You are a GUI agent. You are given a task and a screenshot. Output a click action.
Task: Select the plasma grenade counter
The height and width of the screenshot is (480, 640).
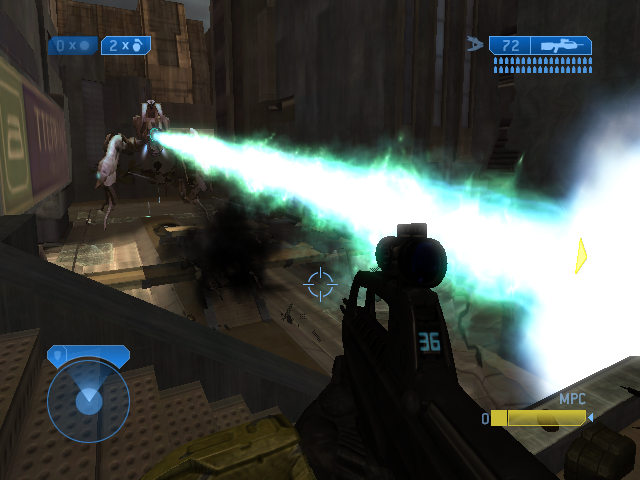72,46
